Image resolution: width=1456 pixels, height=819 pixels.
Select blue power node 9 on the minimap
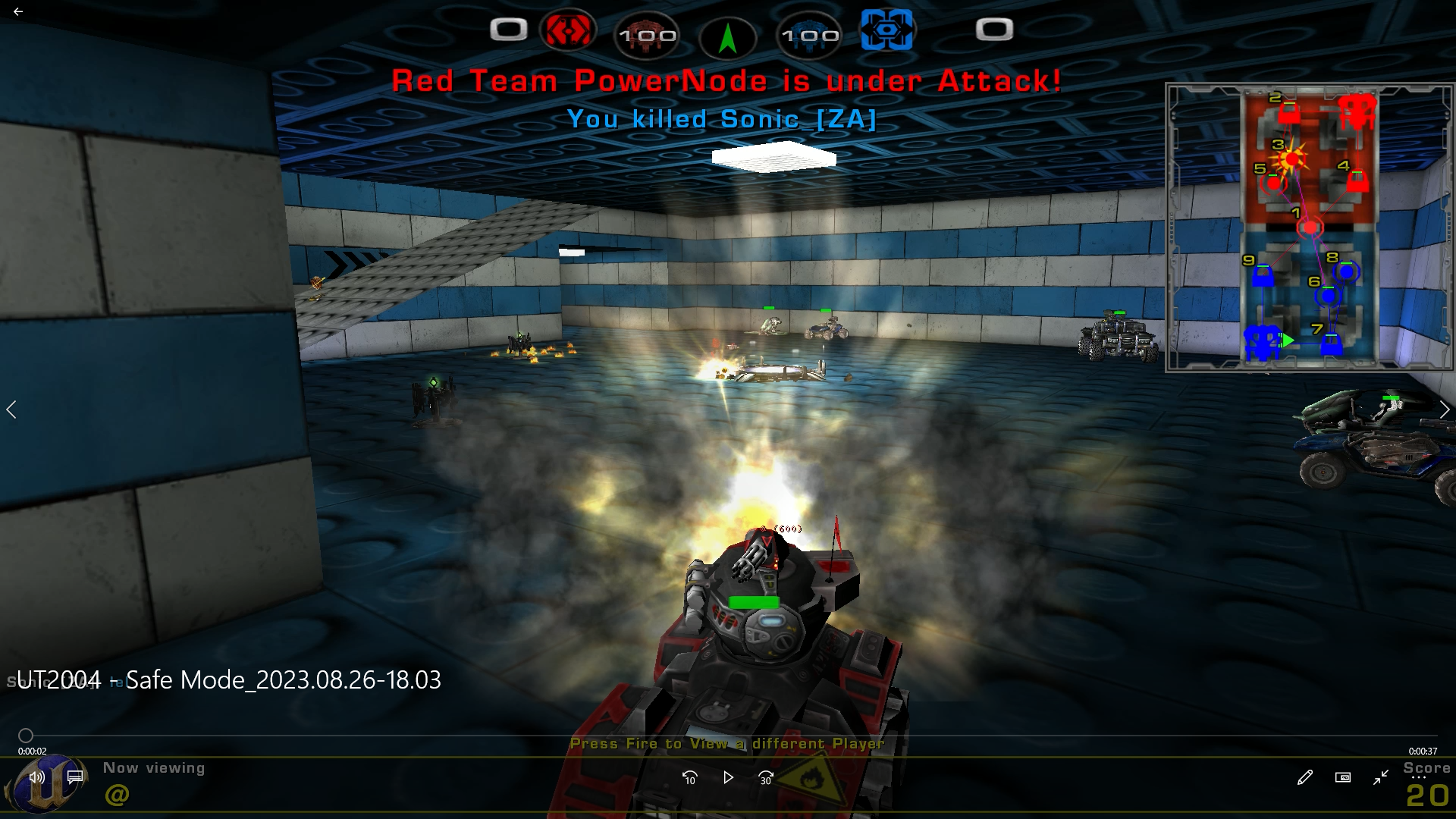pos(1263,276)
